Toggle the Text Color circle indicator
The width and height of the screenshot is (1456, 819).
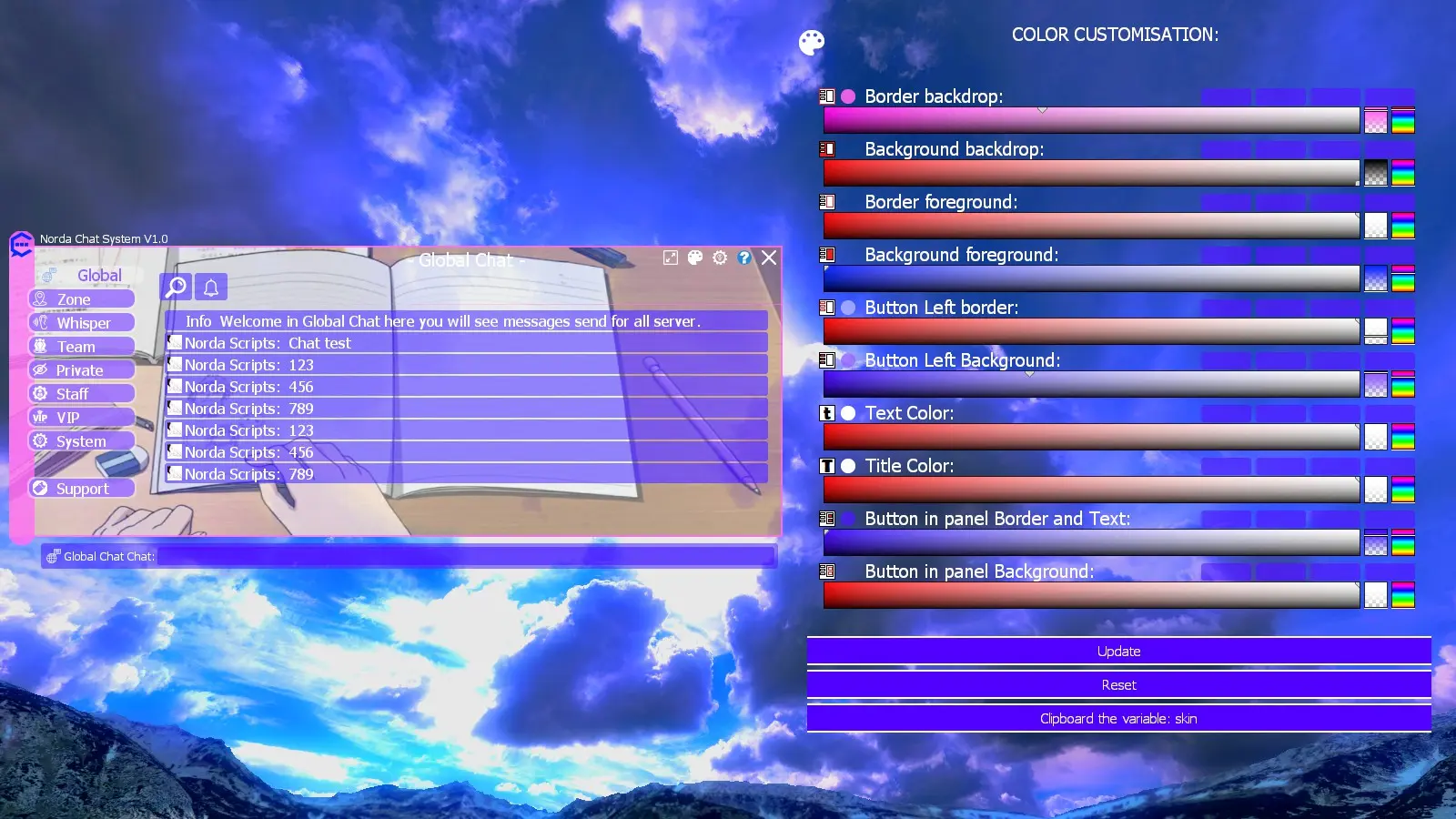pyautogui.click(x=849, y=413)
